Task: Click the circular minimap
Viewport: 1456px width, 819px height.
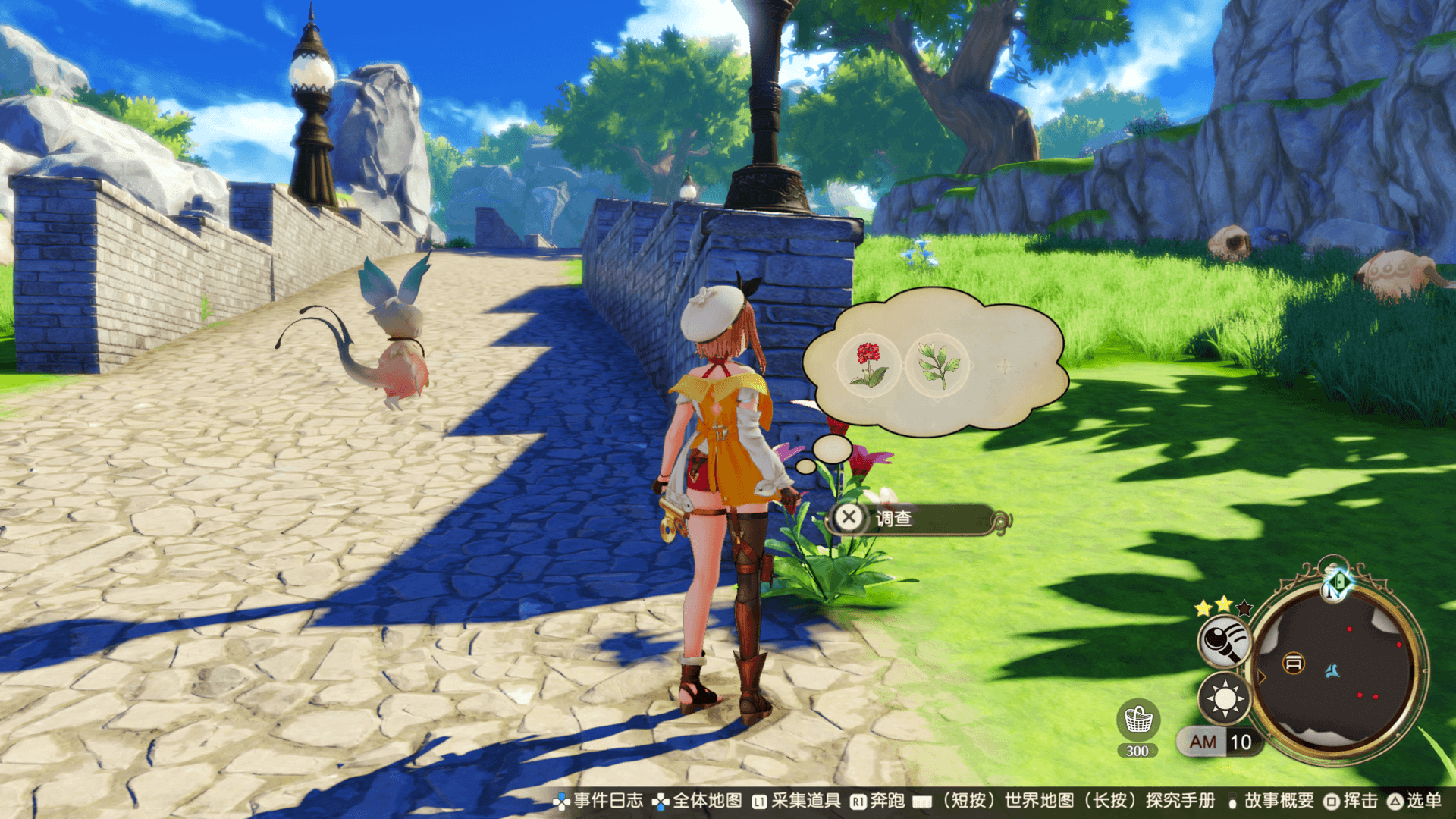Action: tap(1336, 669)
